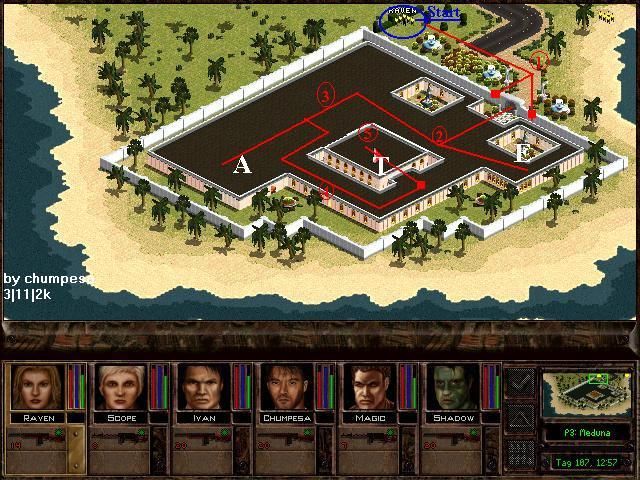The height and width of the screenshot is (480, 640).
Task: Click the grid pattern button
Action: pyautogui.click(x=520, y=452)
